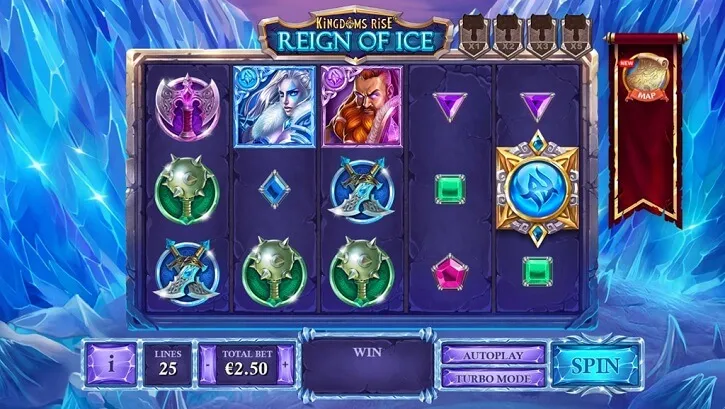Decrease total bet with the minus button
725x409 pixels.
pos(208,366)
